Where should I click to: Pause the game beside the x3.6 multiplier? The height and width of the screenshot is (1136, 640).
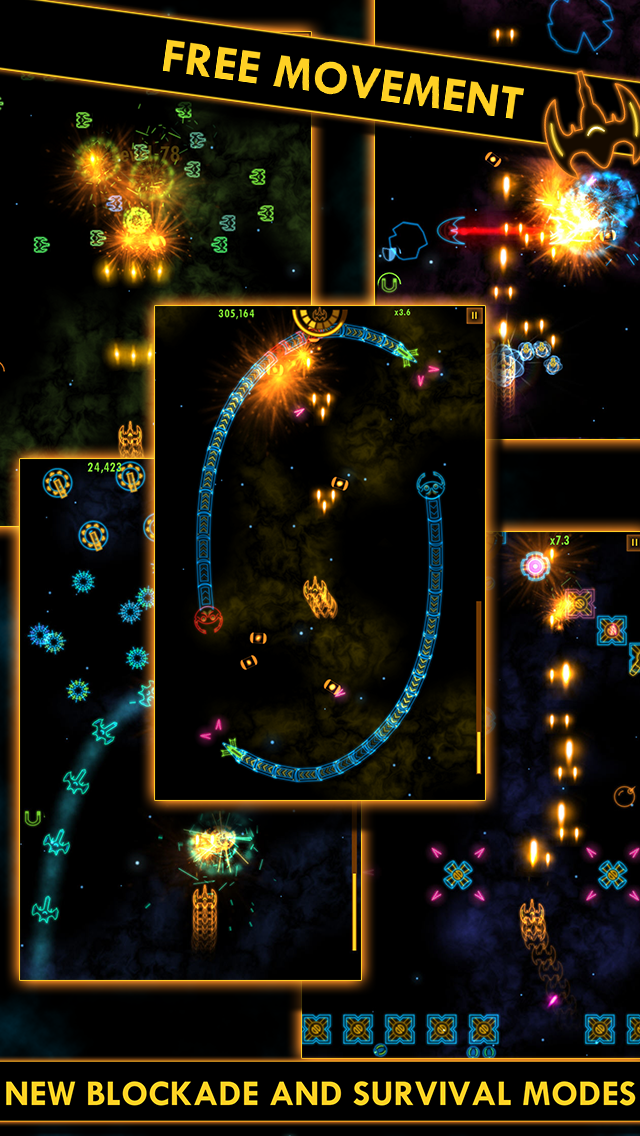point(474,316)
